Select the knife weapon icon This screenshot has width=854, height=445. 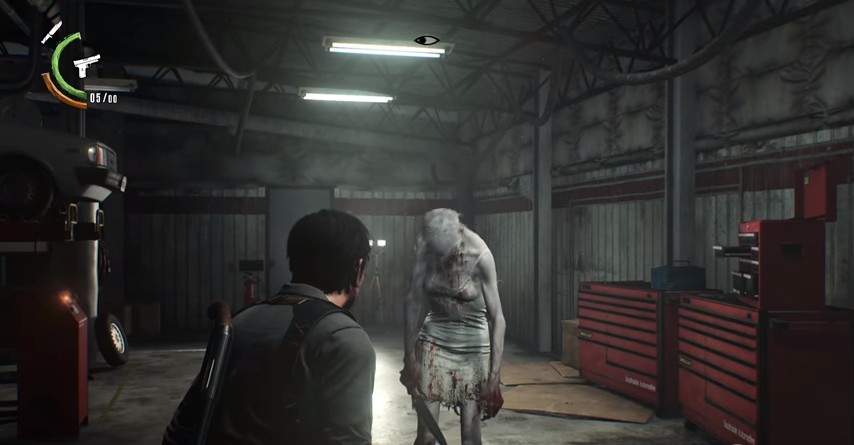point(50,31)
